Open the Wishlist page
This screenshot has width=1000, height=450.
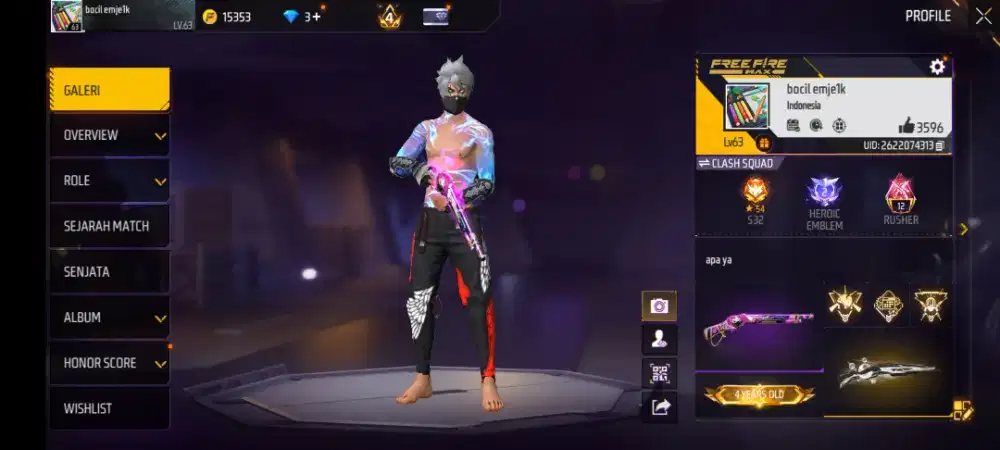[x=109, y=408]
